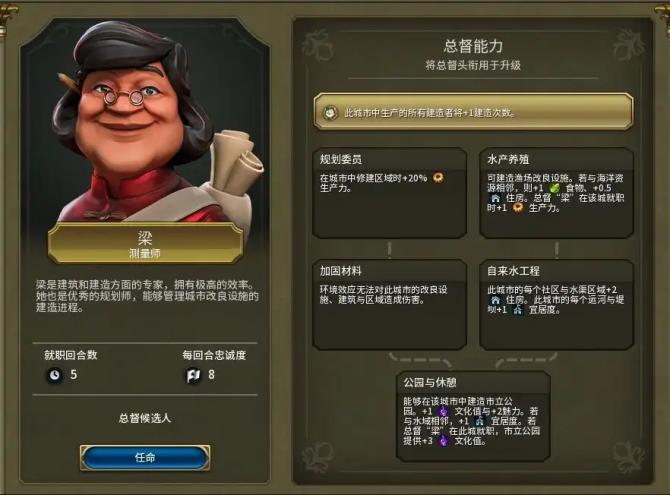Choose the 水产养殖 promotion card
670x495 pixels.
coord(556,192)
